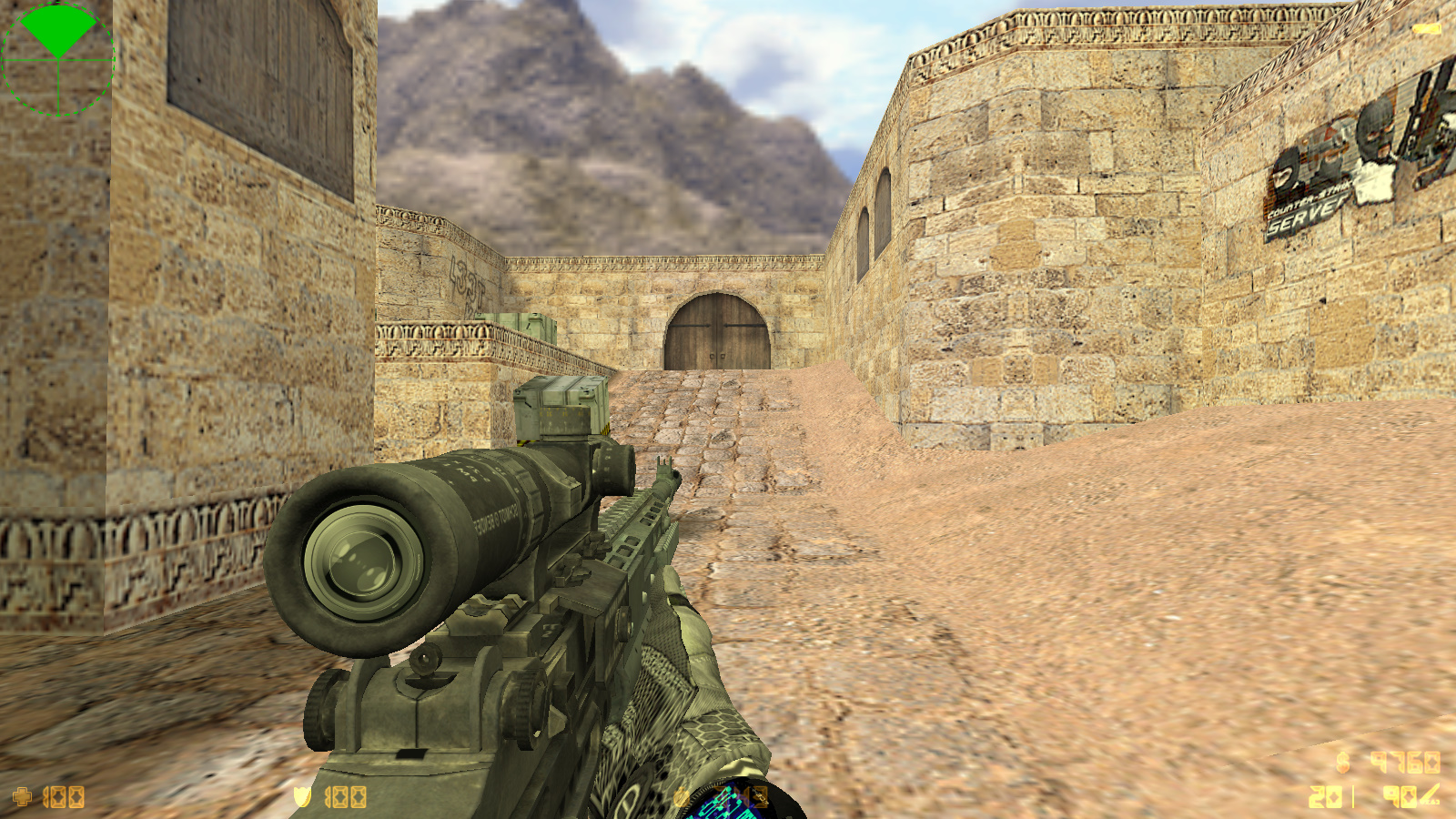Click the green radar minimap
The width and height of the screenshot is (1456, 819).
(x=58, y=59)
